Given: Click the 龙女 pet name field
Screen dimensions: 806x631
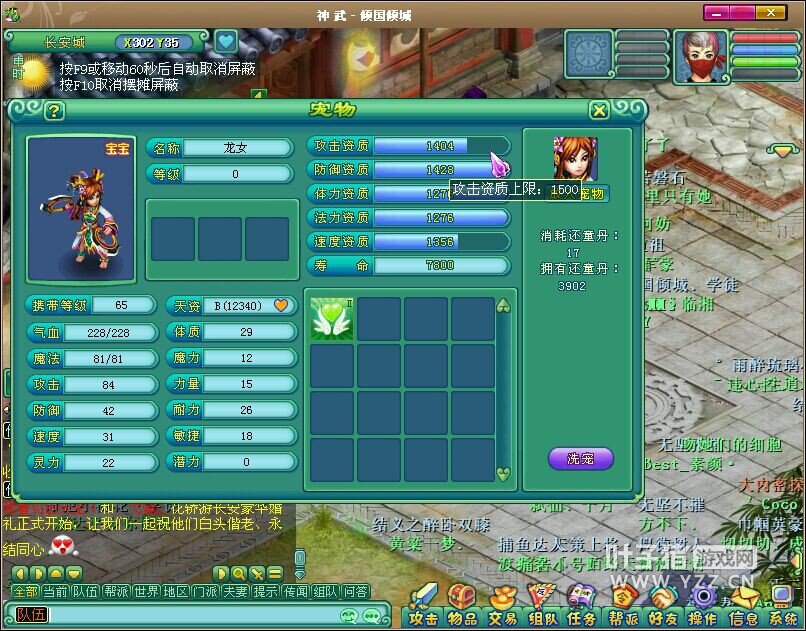Looking at the screenshot, I should 235,148.
